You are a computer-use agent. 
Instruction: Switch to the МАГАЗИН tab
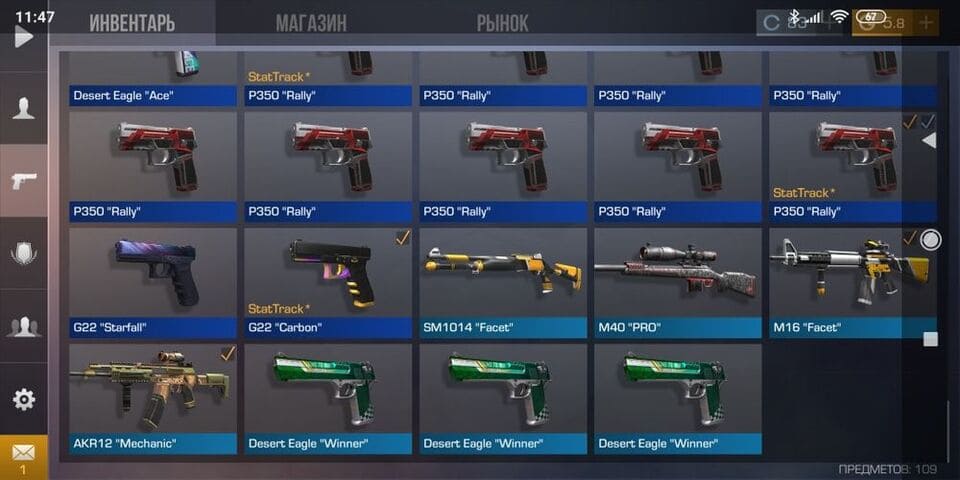pos(311,23)
